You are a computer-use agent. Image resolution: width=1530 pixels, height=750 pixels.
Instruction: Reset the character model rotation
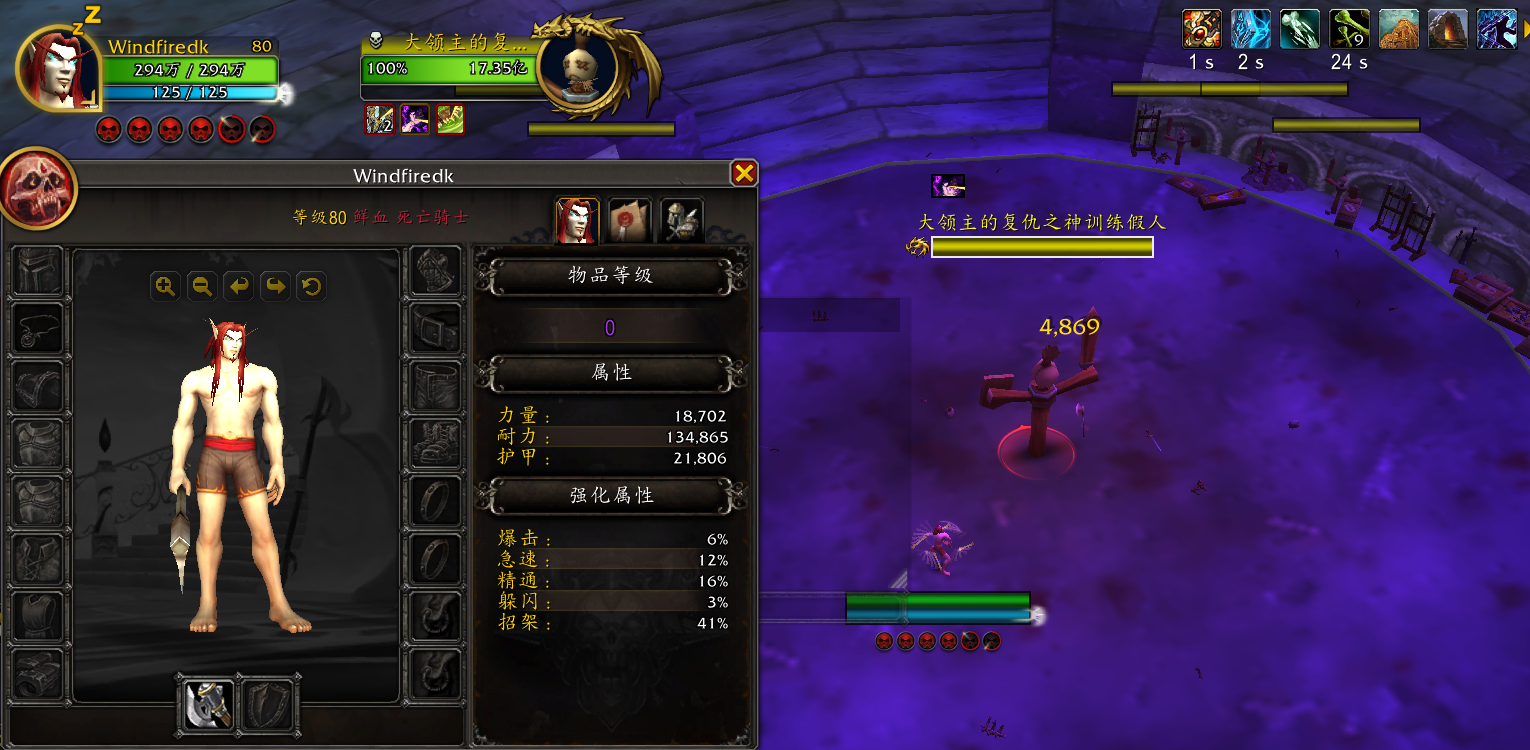click(310, 286)
